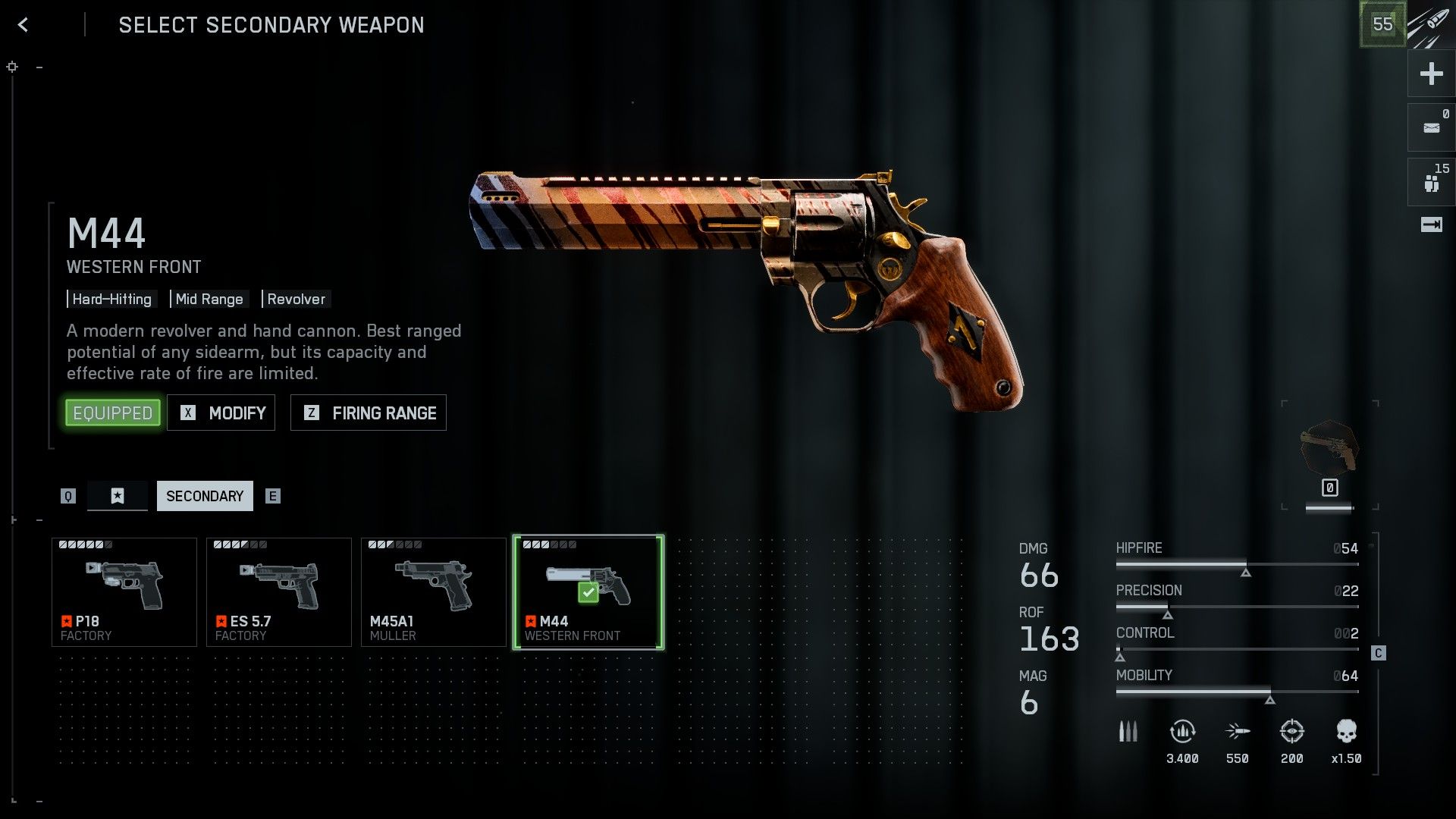Go back with the top-left arrow

[x=24, y=25]
